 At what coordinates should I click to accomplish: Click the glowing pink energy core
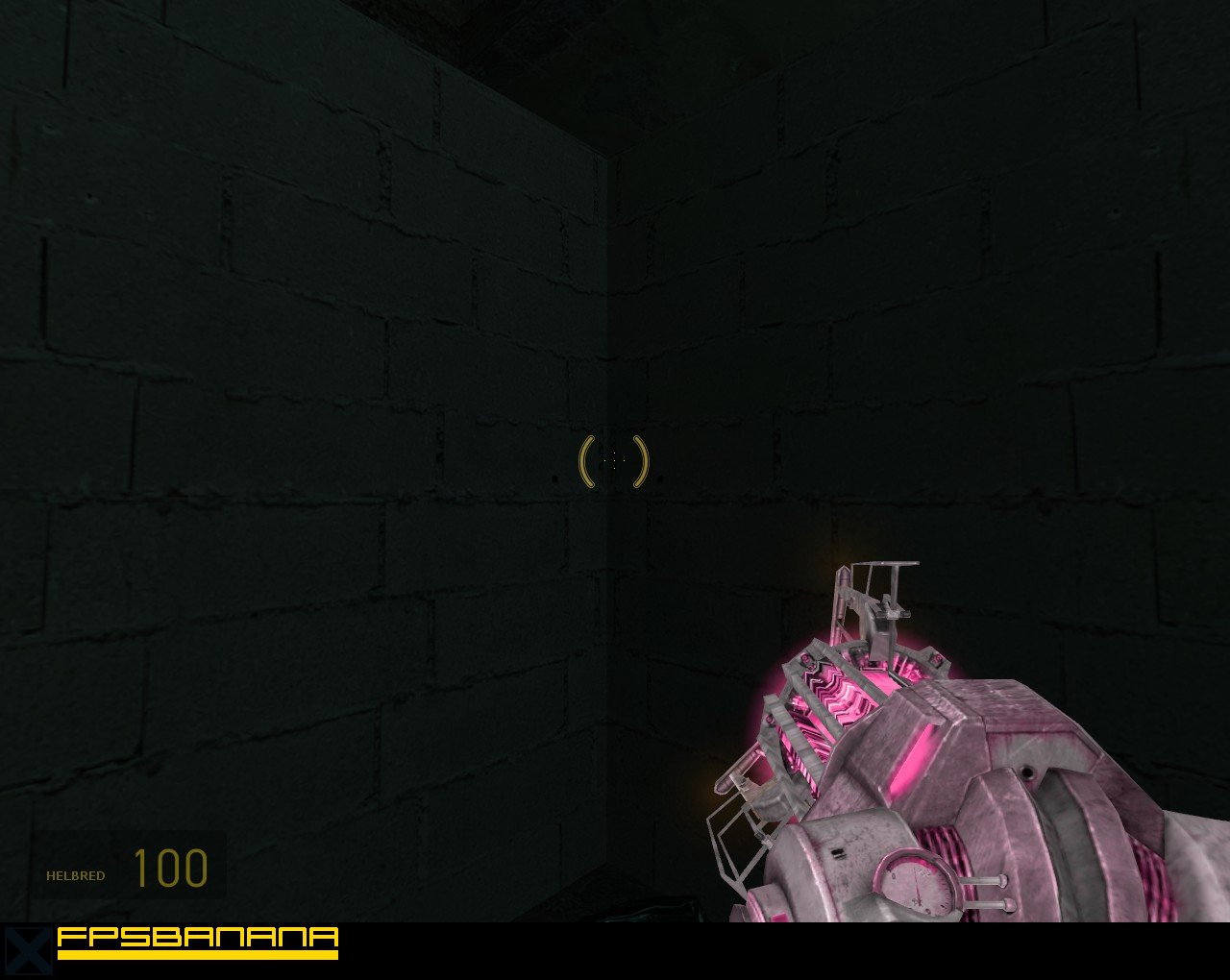[839, 696]
